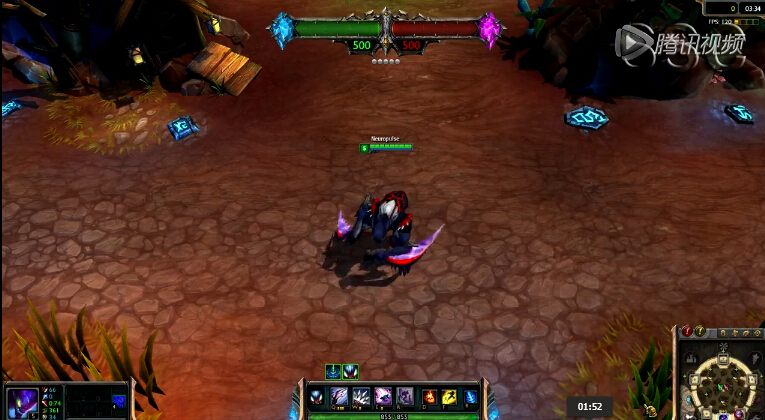The width and height of the screenshot is (765, 420).
Task: Activate Kha'Zix's Q claw ability
Action: coord(340,397)
